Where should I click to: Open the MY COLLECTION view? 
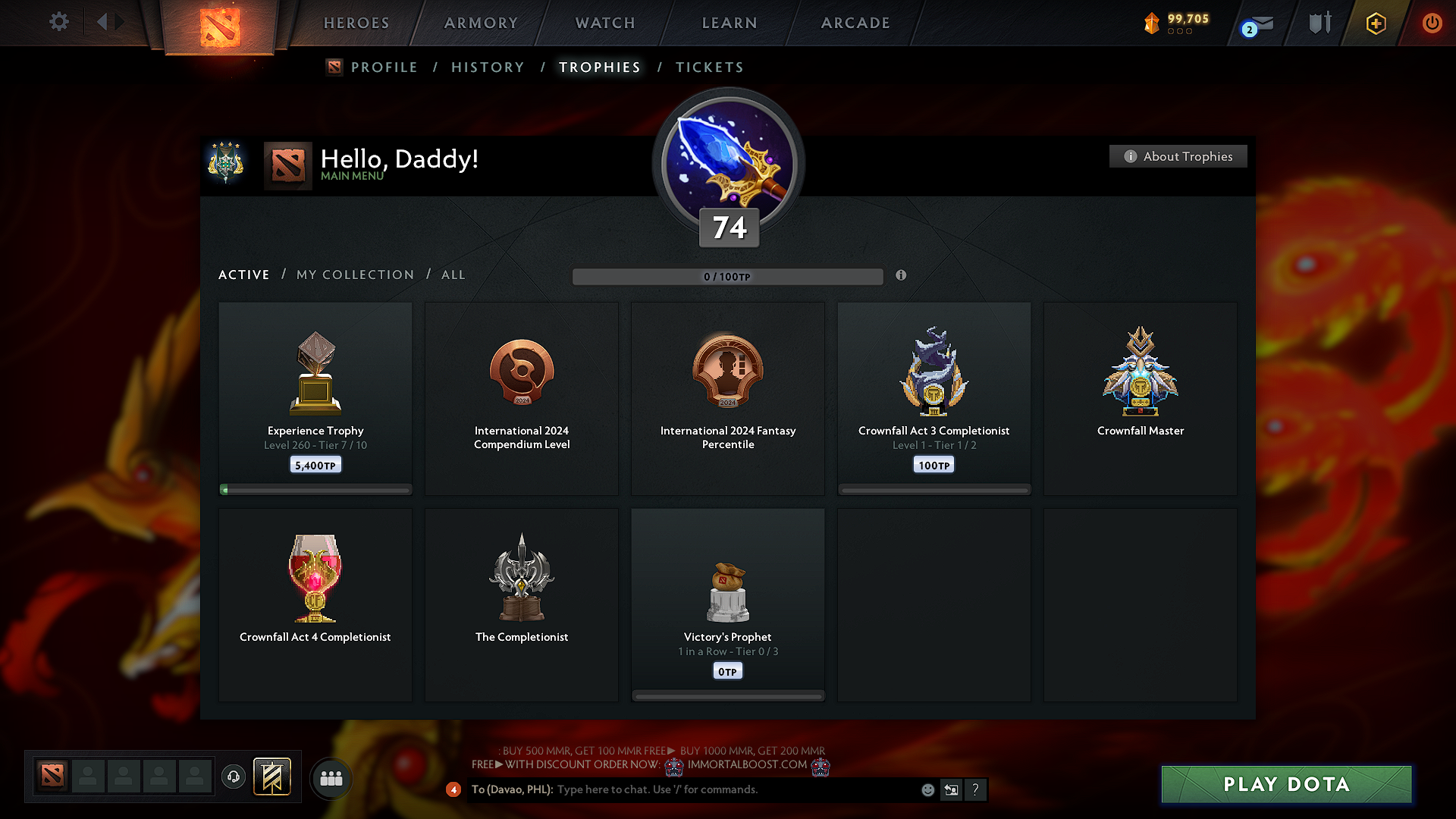(x=354, y=275)
